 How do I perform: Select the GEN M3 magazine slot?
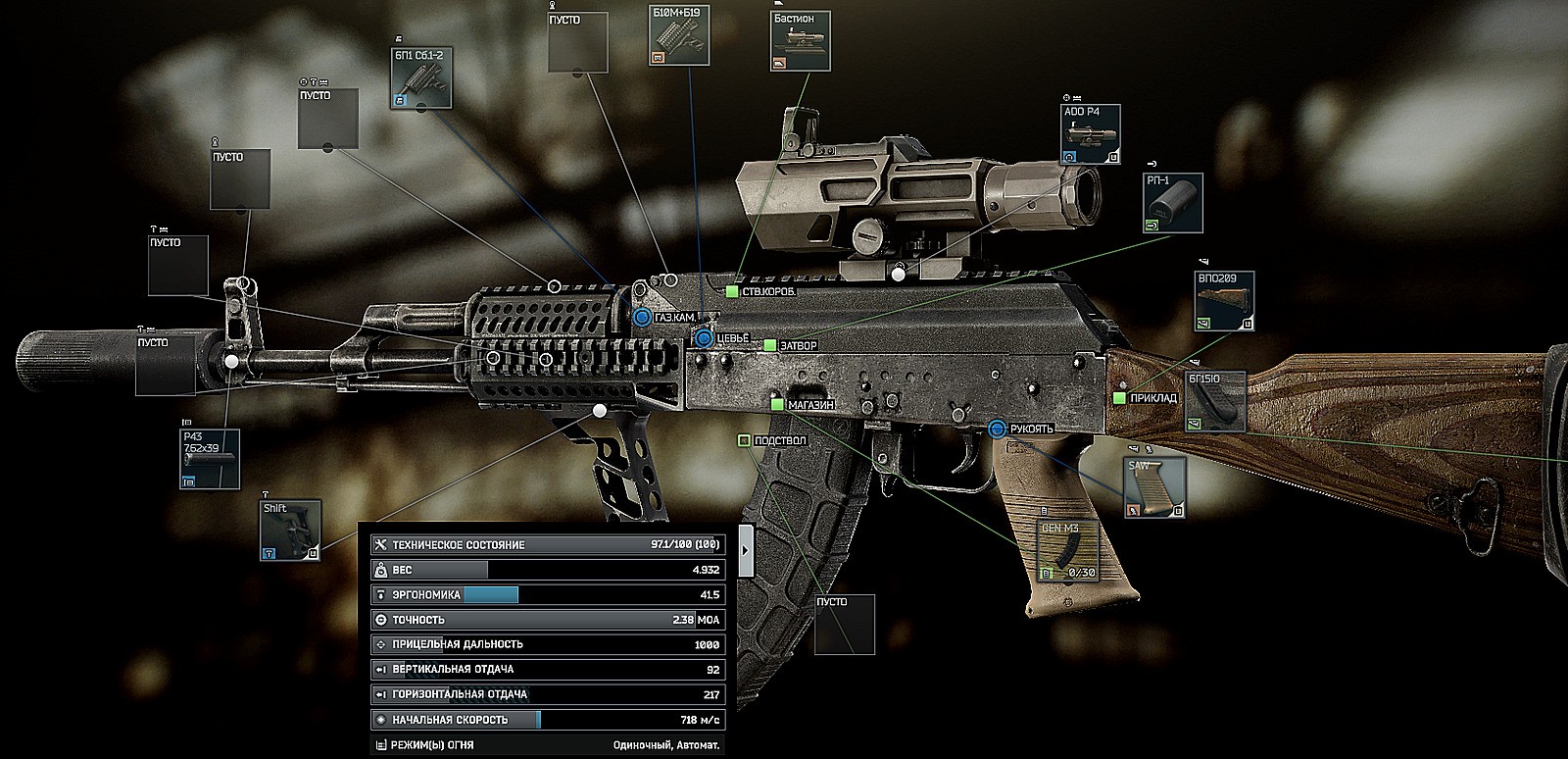click(1066, 551)
